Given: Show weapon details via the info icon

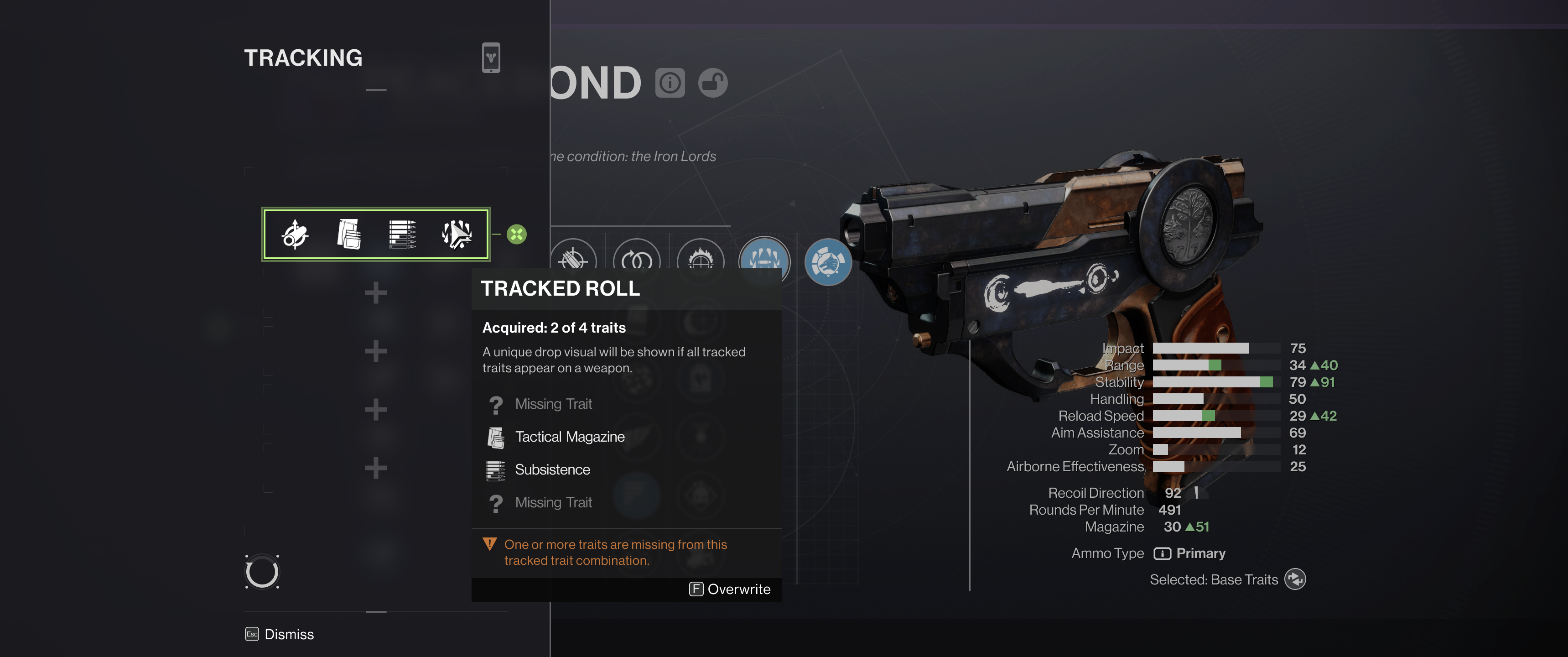Looking at the screenshot, I should point(670,83).
